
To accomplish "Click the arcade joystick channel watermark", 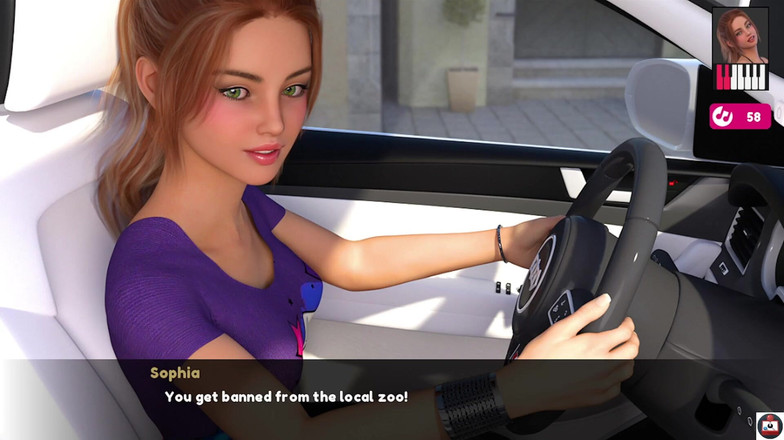I will click(769, 425).
